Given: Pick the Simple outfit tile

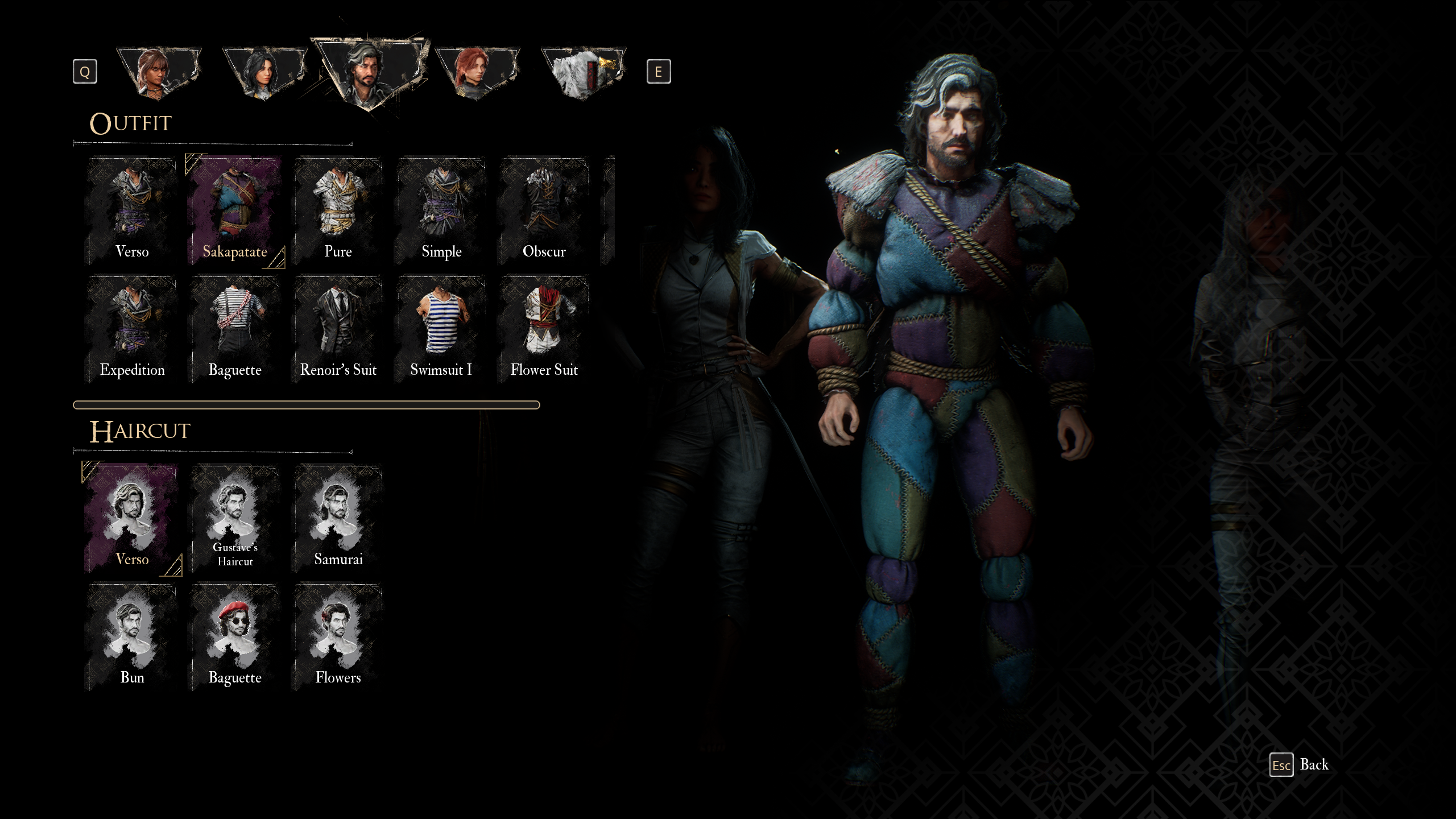Looking at the screenshot, I should 441,210.
